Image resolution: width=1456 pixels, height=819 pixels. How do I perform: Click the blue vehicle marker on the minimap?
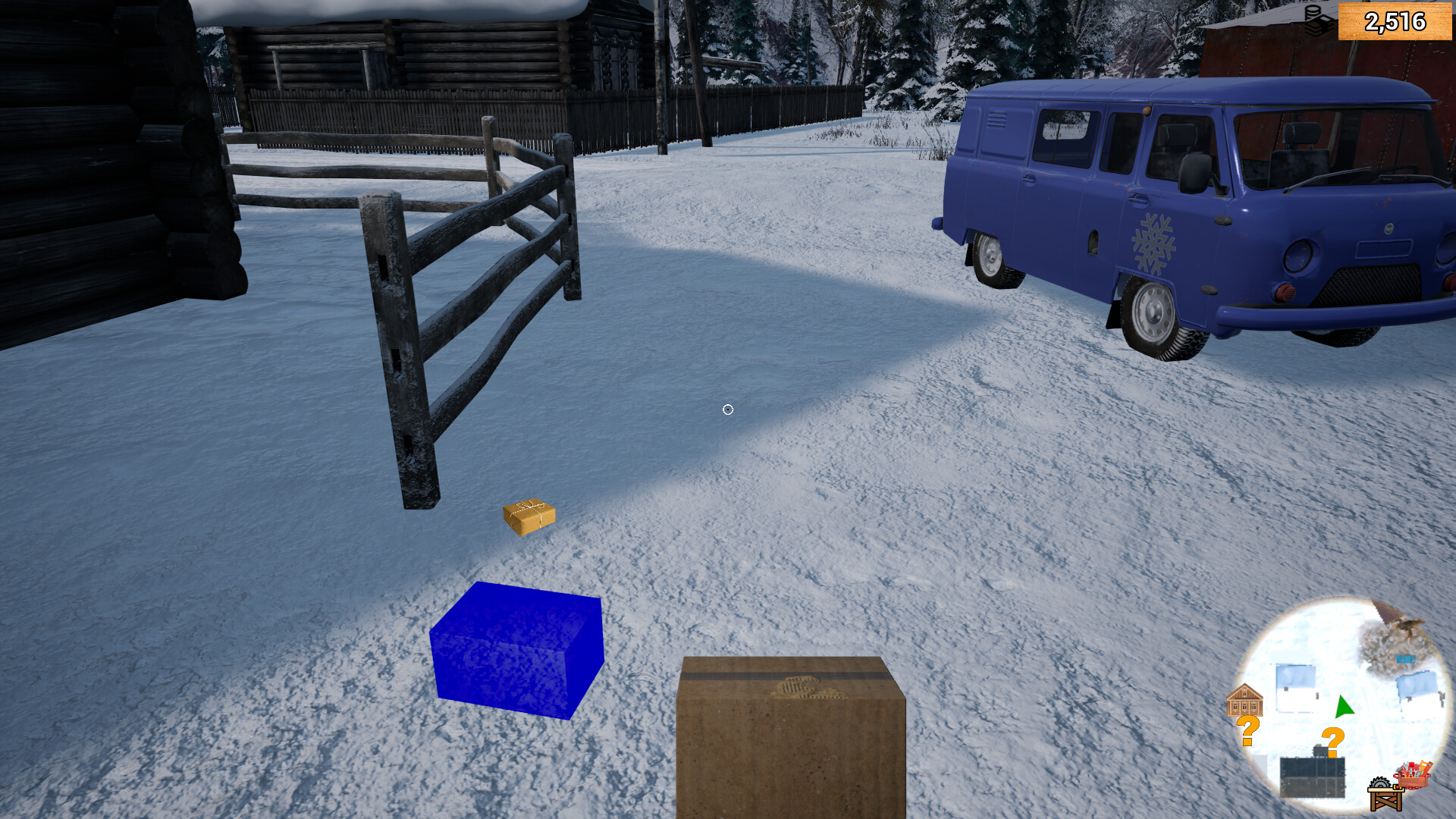tap(1405, 657)
